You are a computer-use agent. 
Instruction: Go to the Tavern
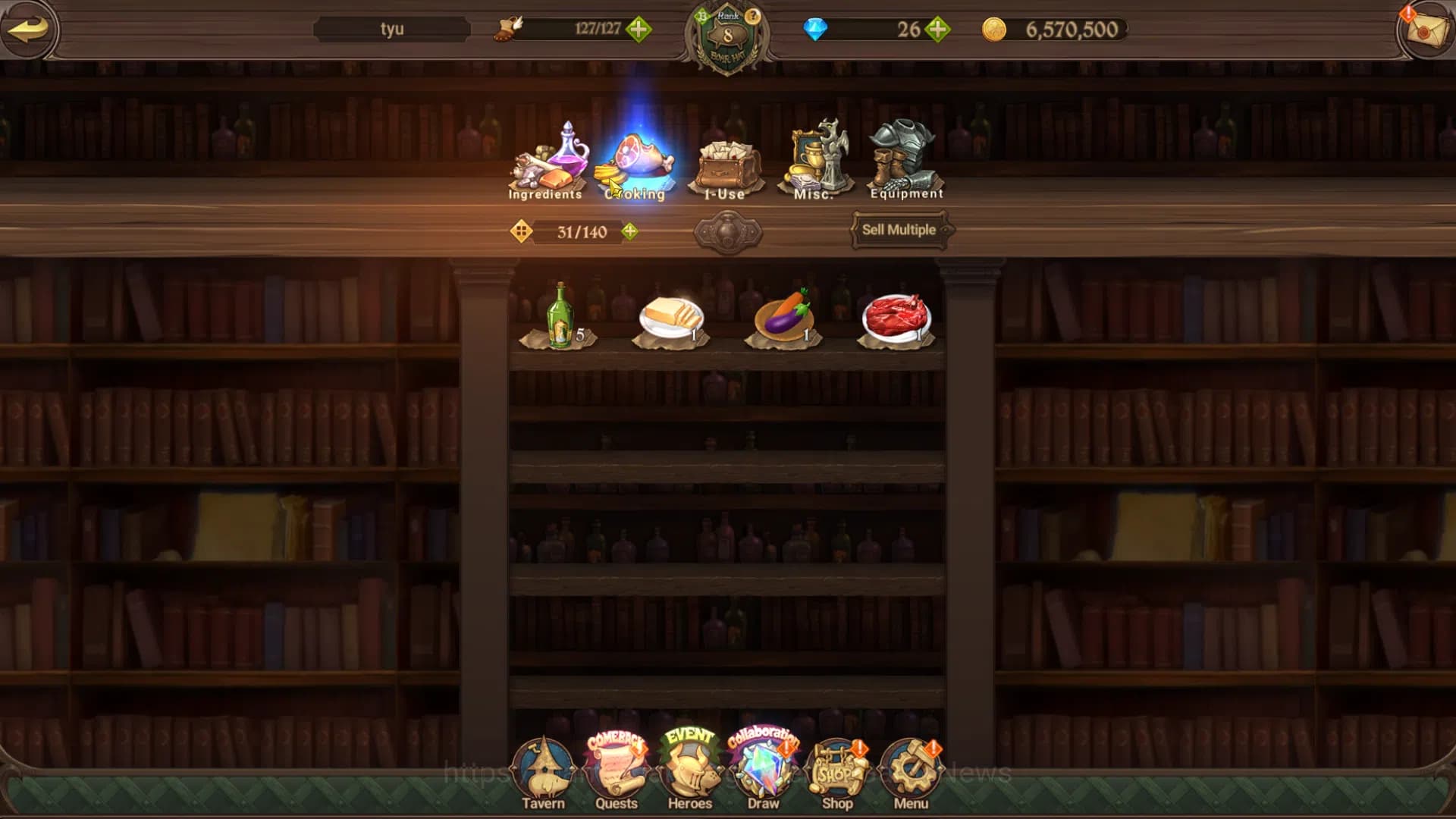(543, 773)
